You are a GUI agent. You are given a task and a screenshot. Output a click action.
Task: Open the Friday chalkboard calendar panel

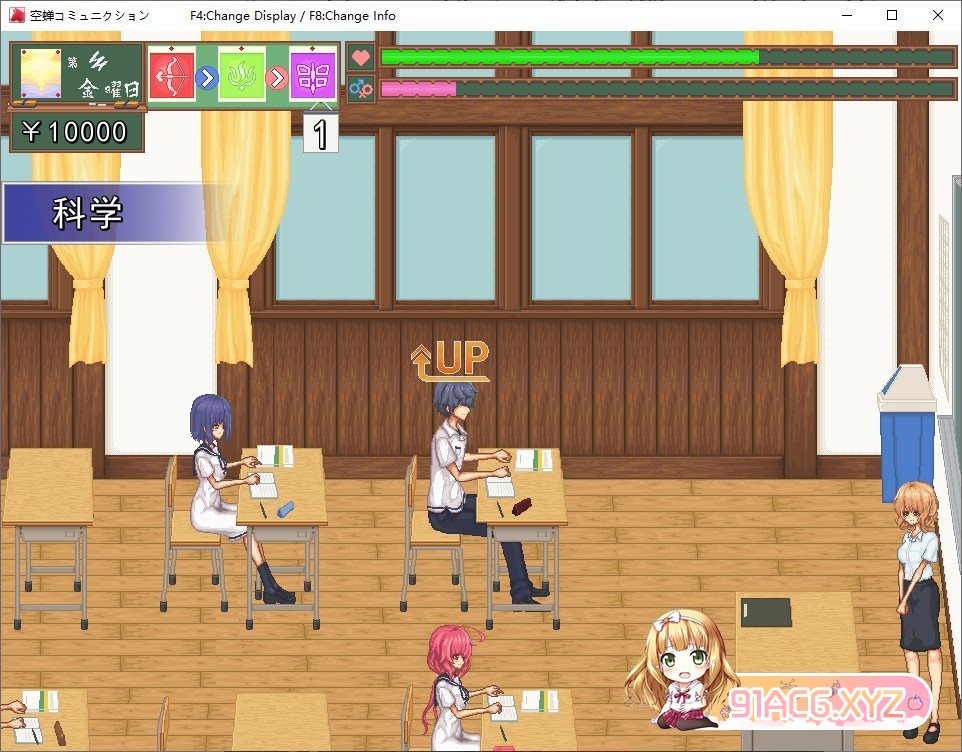pyautogui.click(x=77, y=76)
